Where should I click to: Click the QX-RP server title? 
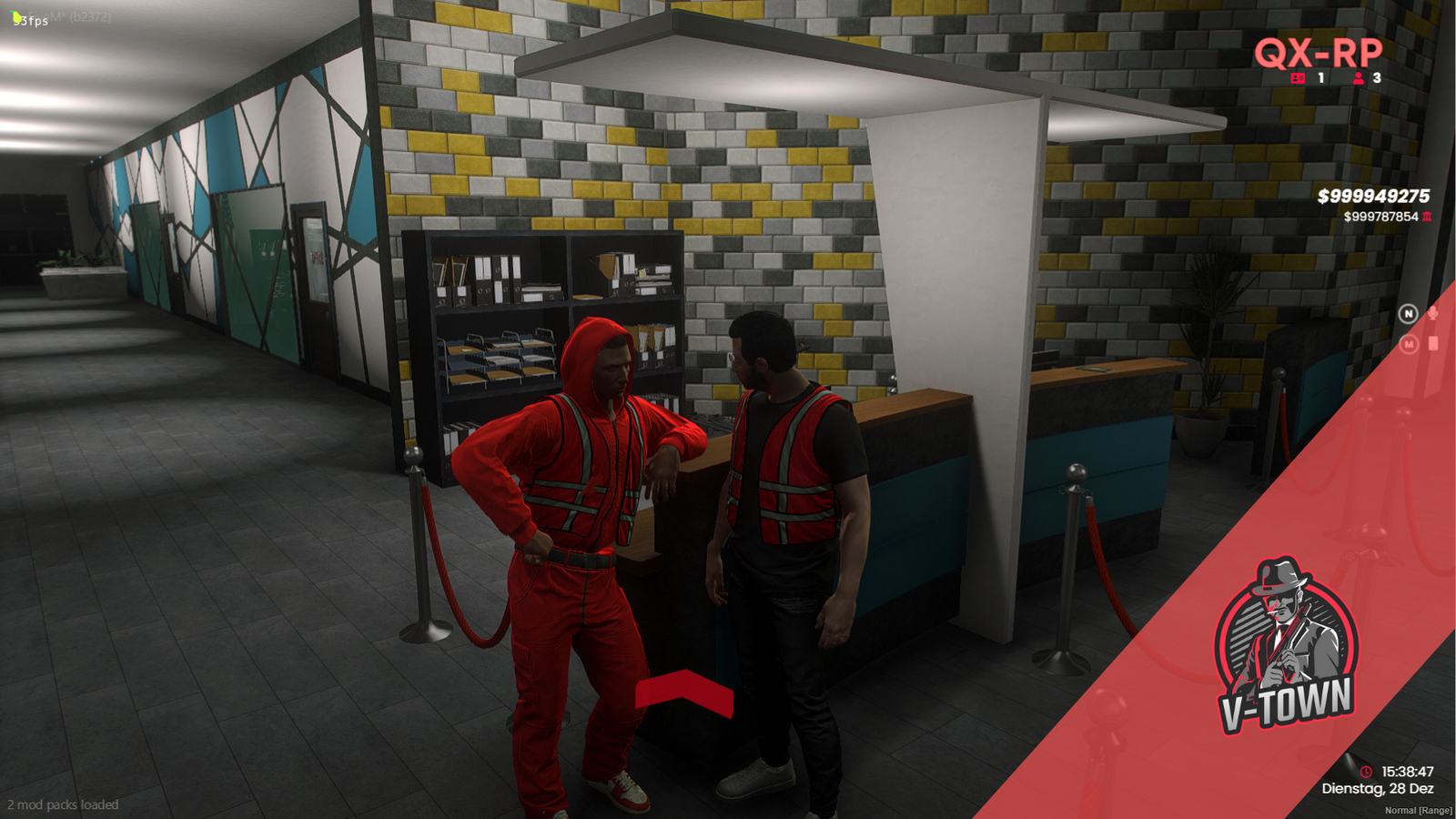1318,53
